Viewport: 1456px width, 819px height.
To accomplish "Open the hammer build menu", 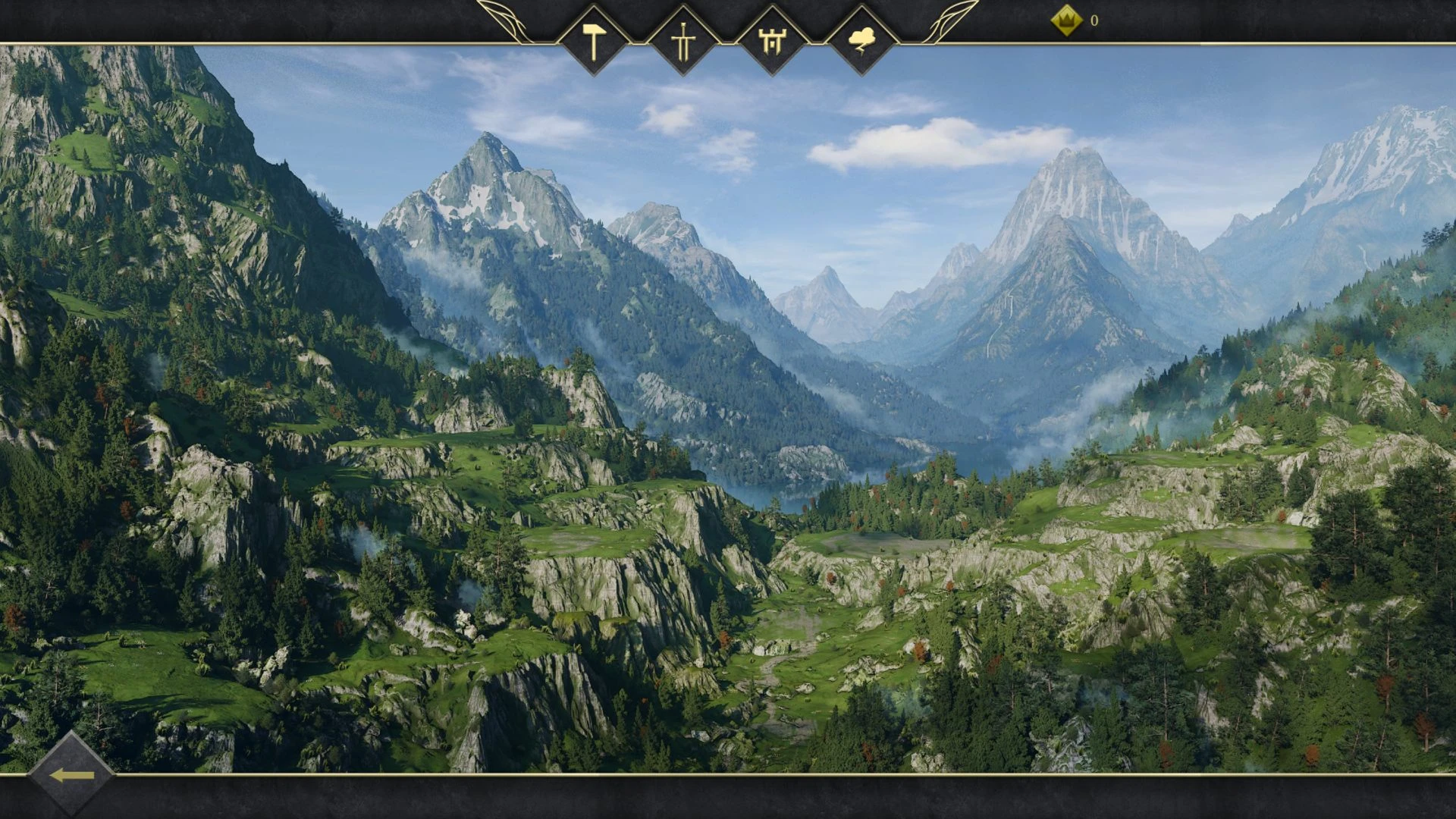I will click(x=594, y=40).
